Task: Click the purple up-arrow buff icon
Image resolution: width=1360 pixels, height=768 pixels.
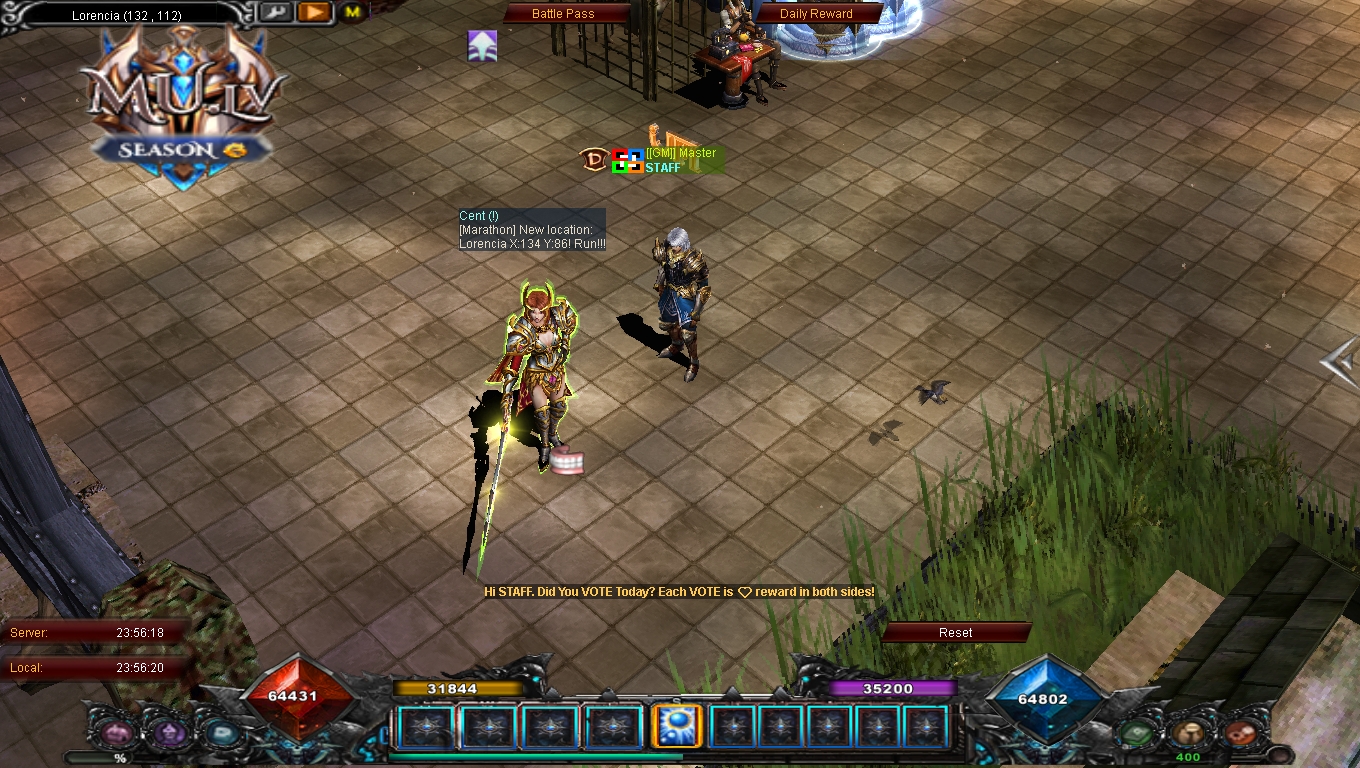Action: [x=483, y=46]
